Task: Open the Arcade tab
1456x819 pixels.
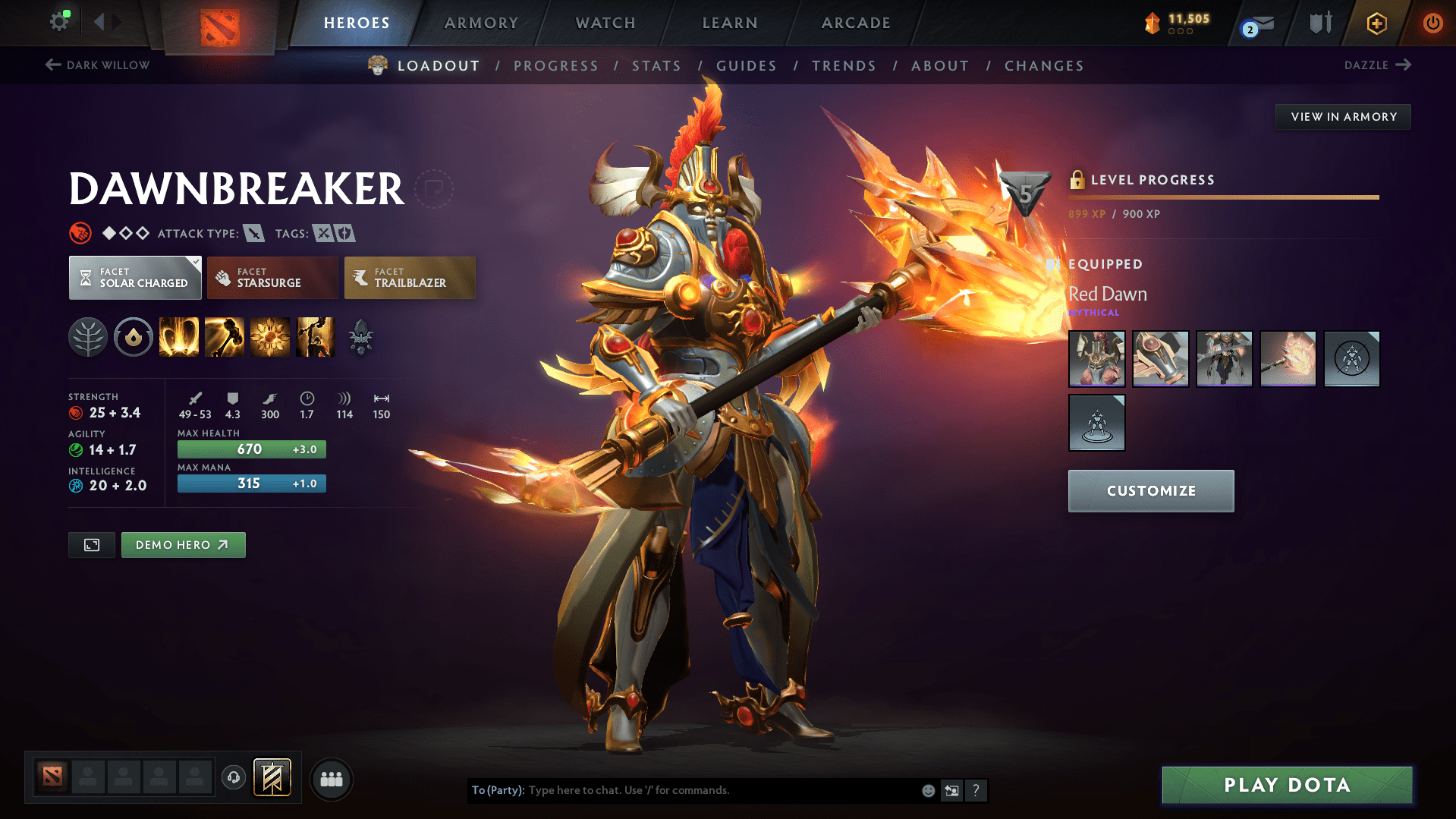Action: pos(856,23)
